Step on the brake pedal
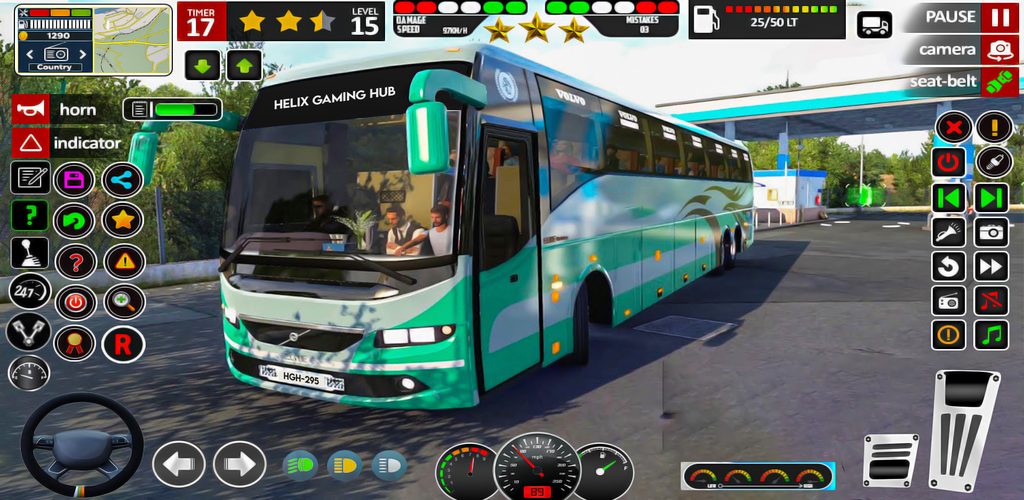 [x=889, y=459]
